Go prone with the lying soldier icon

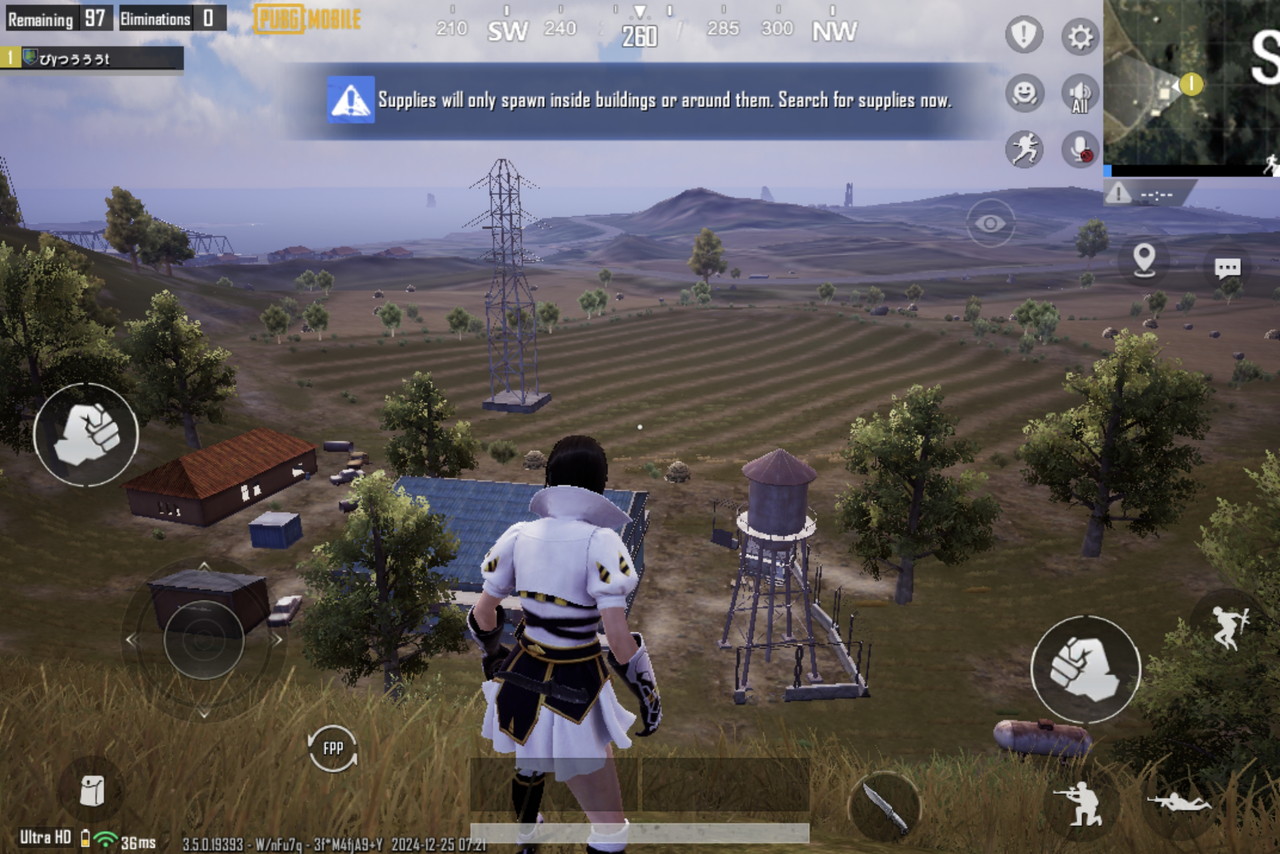(x=1178, y=802)
